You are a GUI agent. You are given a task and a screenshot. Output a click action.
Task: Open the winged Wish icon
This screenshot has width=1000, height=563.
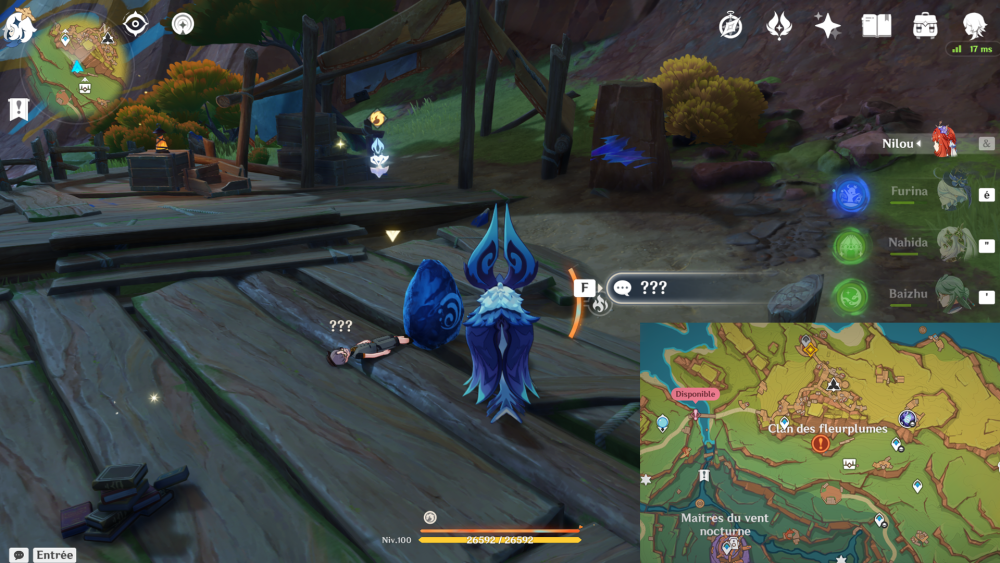pos(779,26)
